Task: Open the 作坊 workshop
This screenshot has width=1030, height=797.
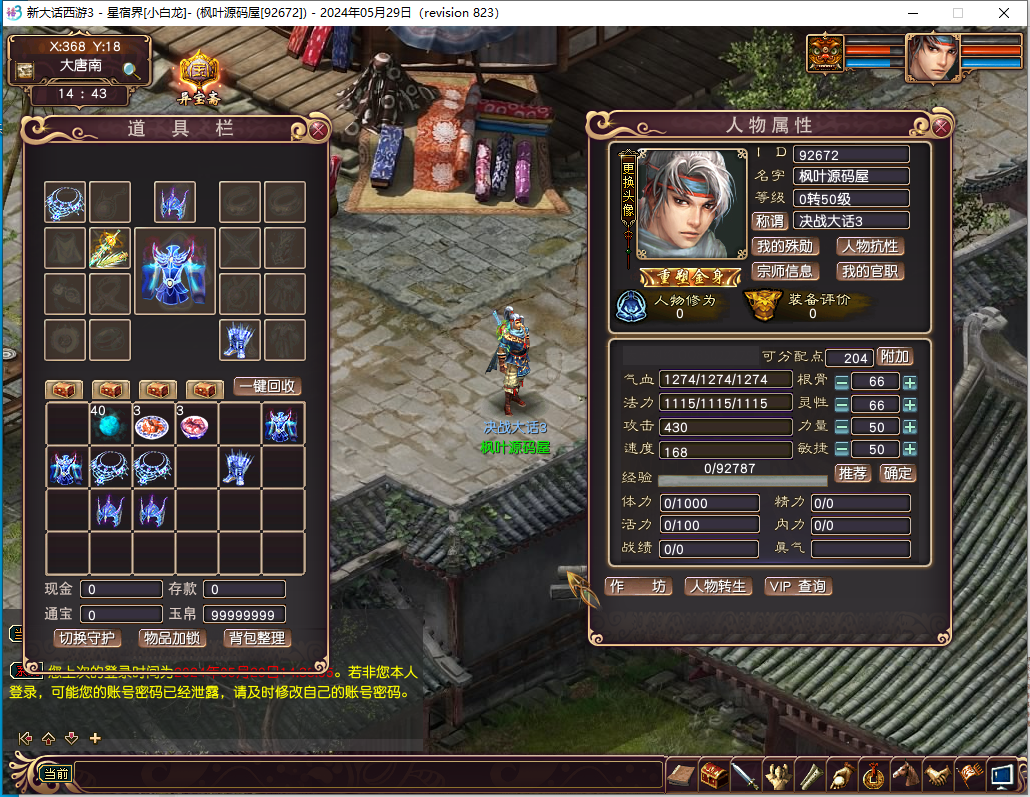Action: pos(638,587)
